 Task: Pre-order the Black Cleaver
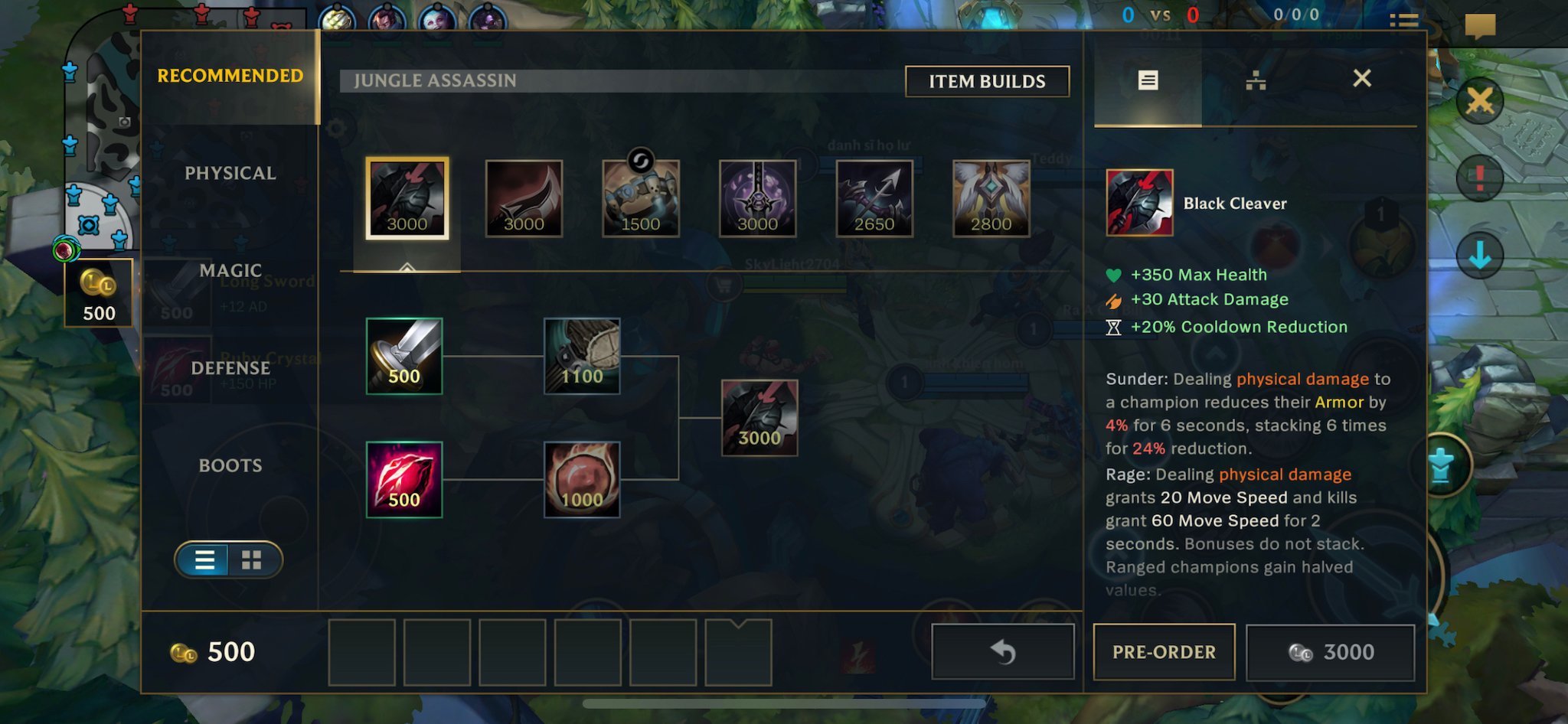pyautogui.click(x=1163, y=652)
